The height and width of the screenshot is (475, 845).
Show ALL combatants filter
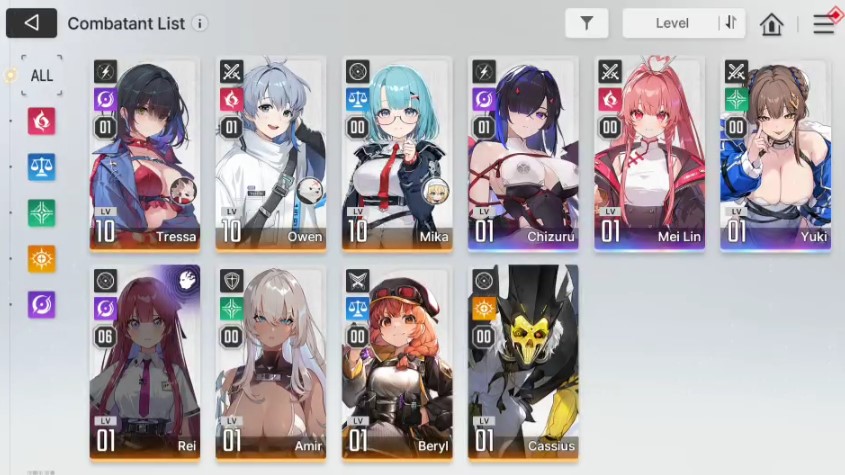tap(41, 75)
